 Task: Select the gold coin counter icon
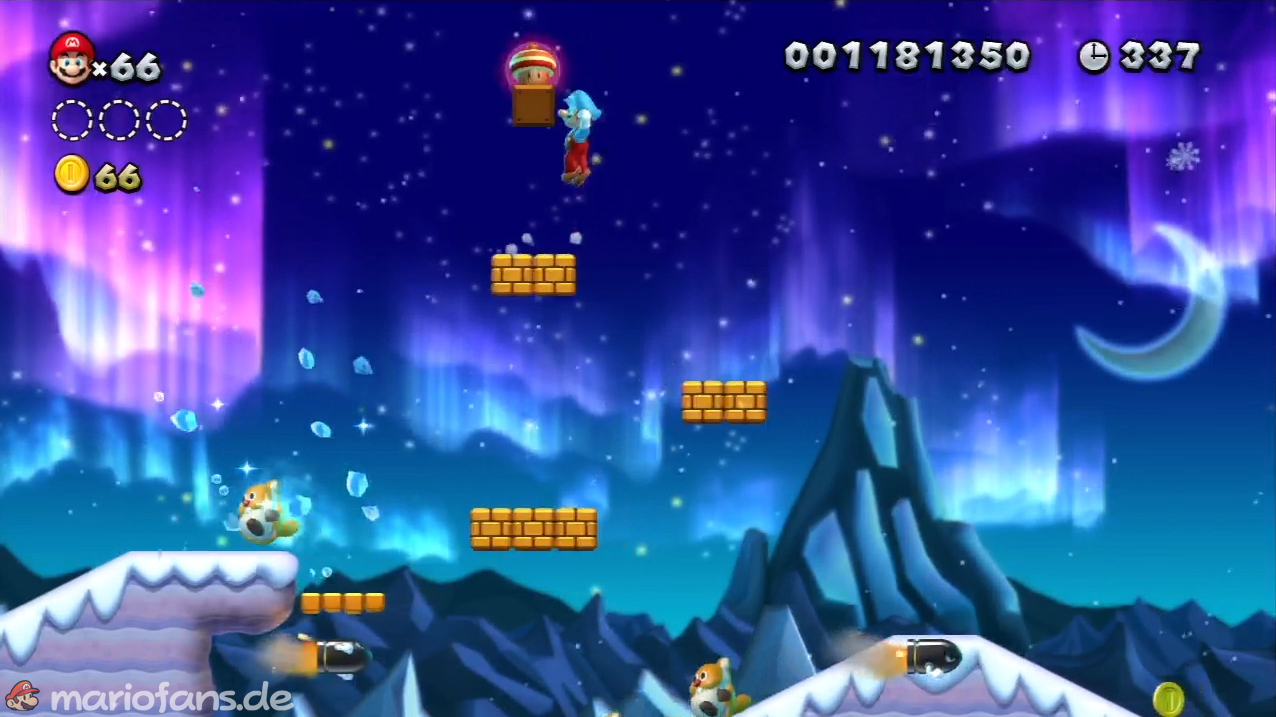pyautogui.click(x=72, y=174)
